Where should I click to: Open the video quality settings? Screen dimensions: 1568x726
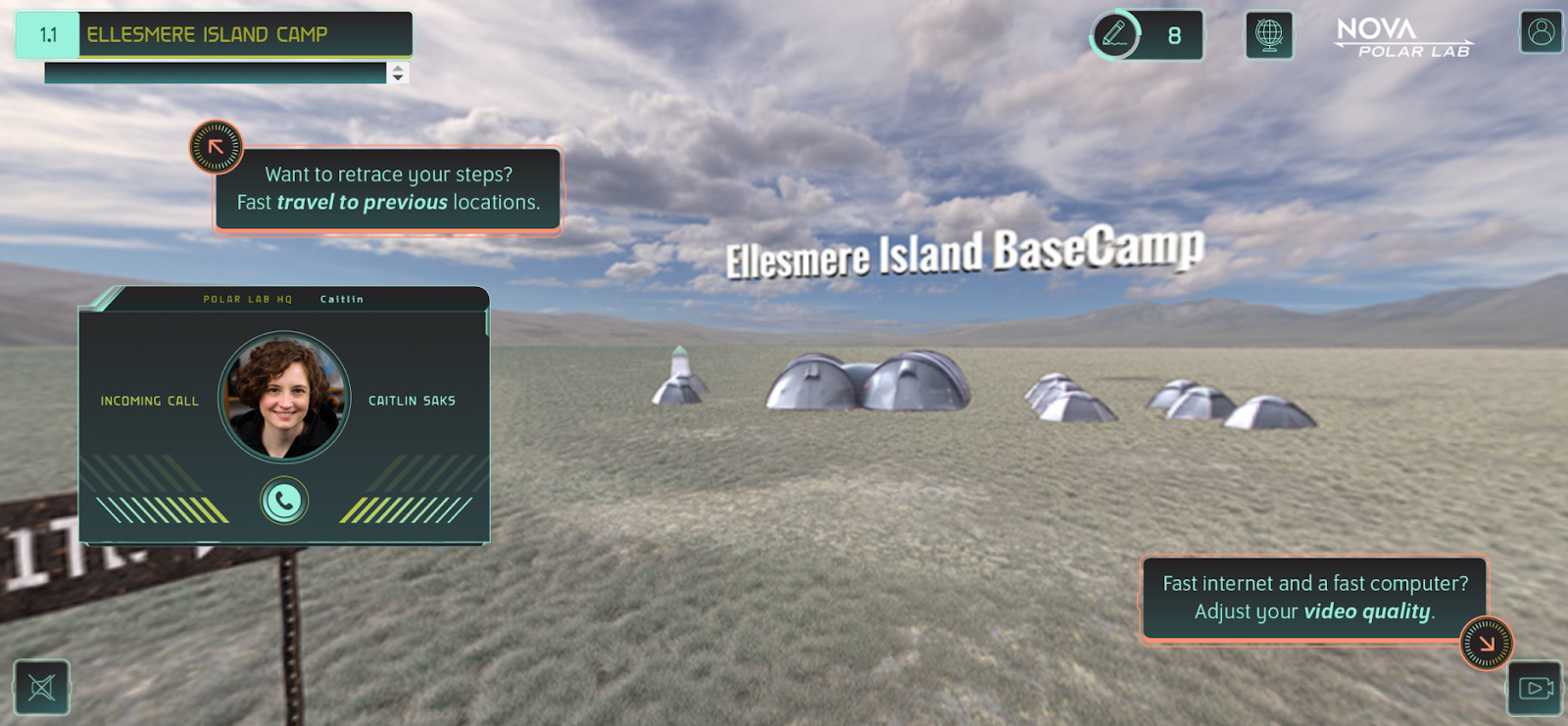pyautogui.click(x=1535, y=688)
